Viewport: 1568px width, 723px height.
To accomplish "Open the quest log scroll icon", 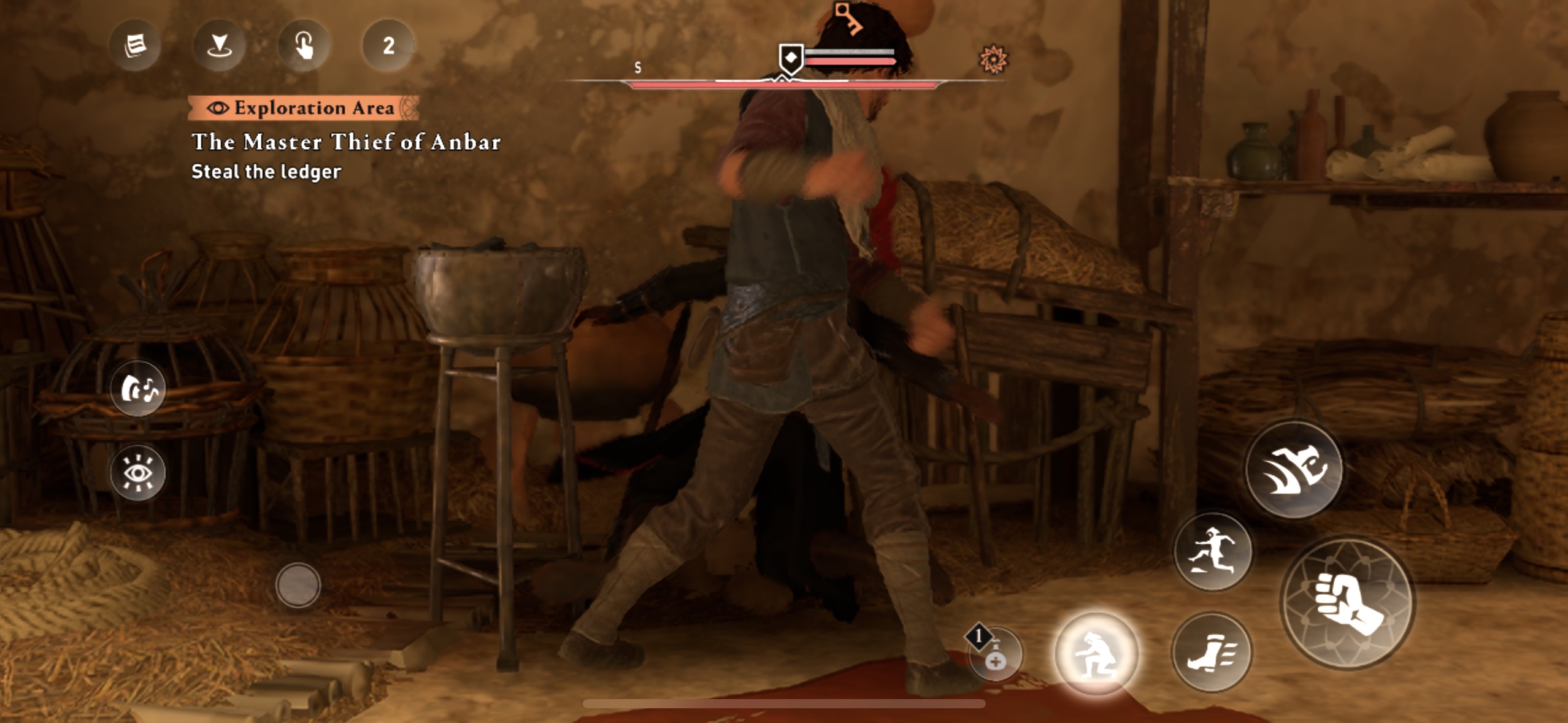I will [x=135, y=45].
